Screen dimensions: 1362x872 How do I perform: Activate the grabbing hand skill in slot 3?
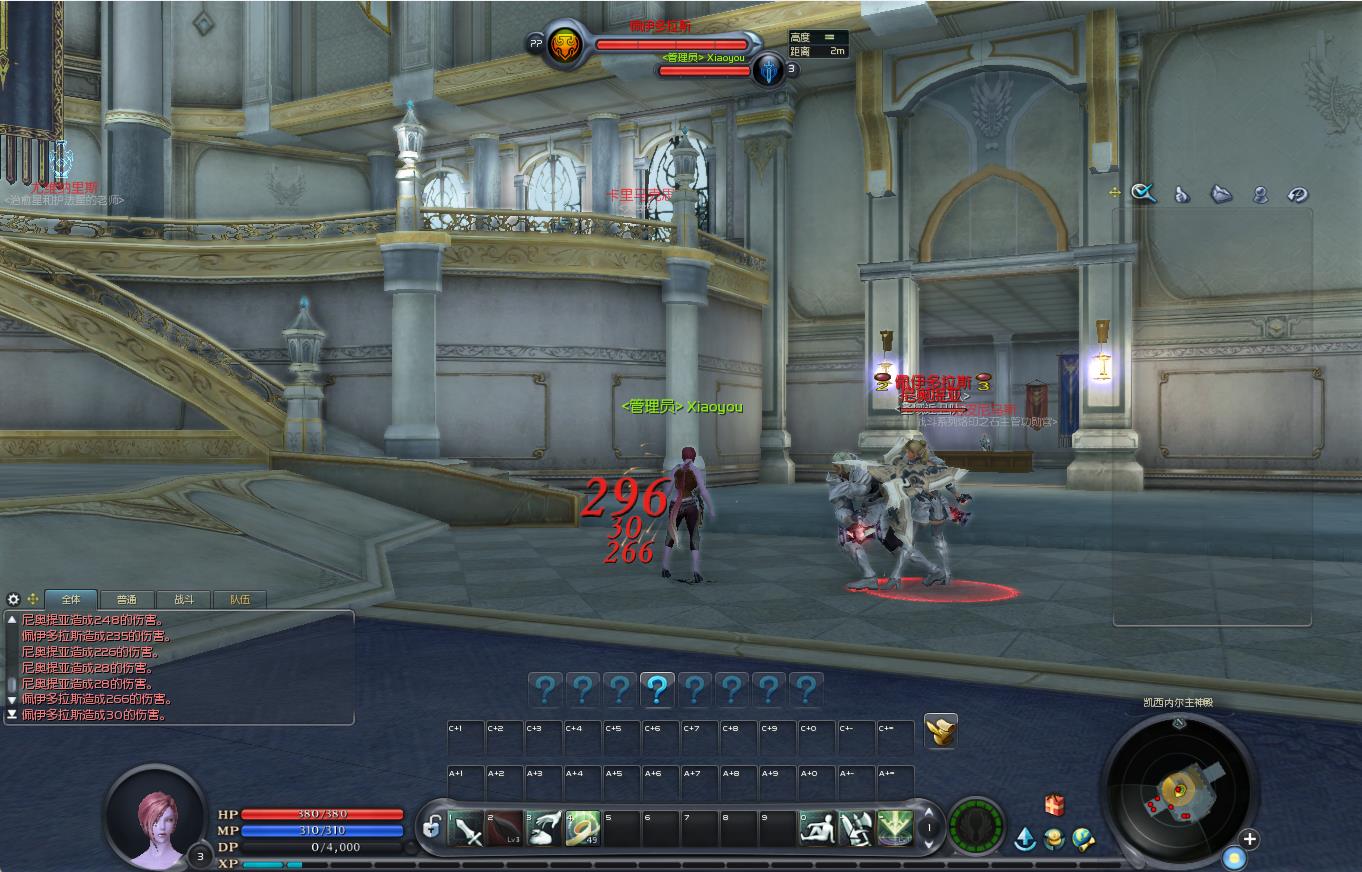pos(544,828)
